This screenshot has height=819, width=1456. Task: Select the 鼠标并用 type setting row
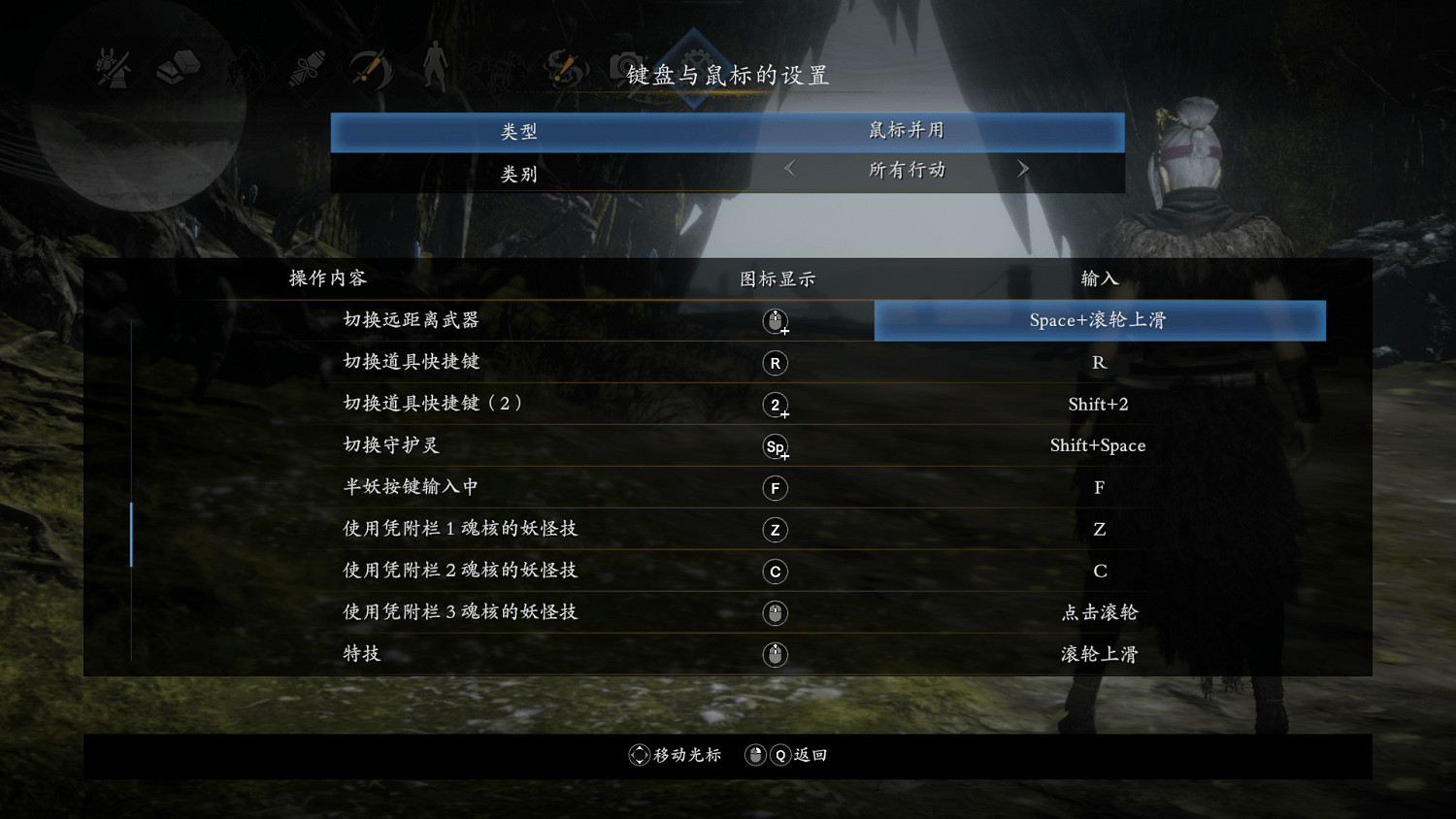pyautogui.click(x=728, y=131)
